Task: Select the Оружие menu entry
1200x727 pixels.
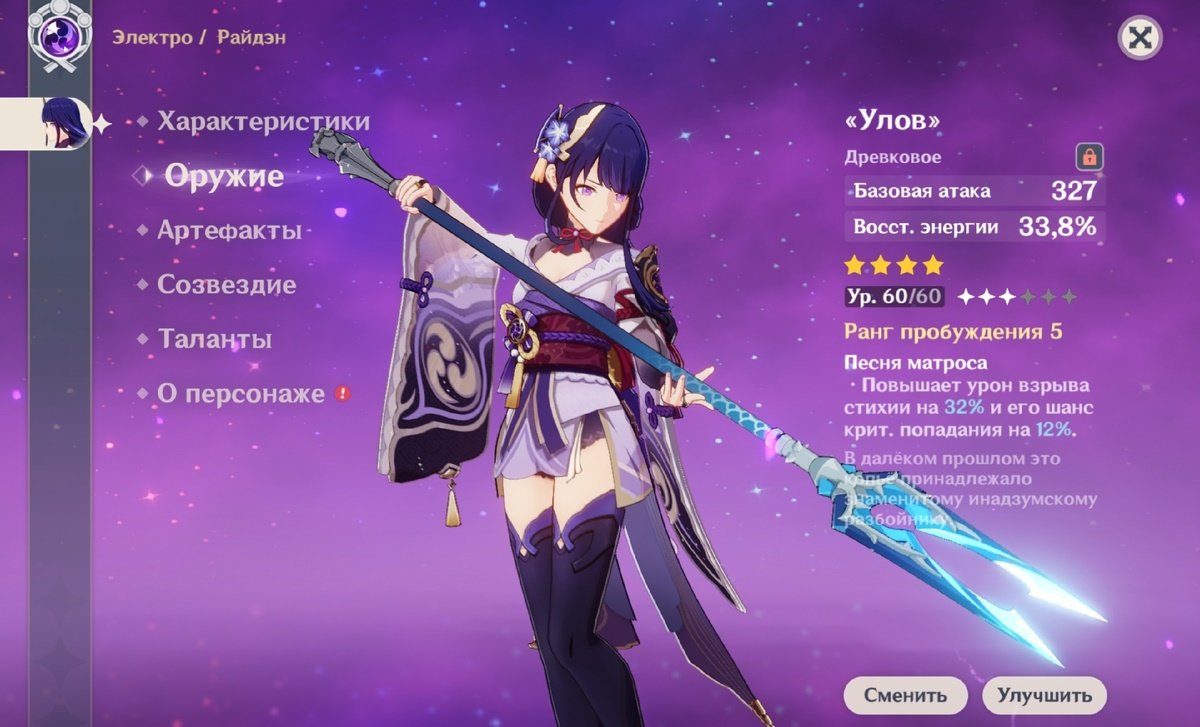Action: point(224,176)
